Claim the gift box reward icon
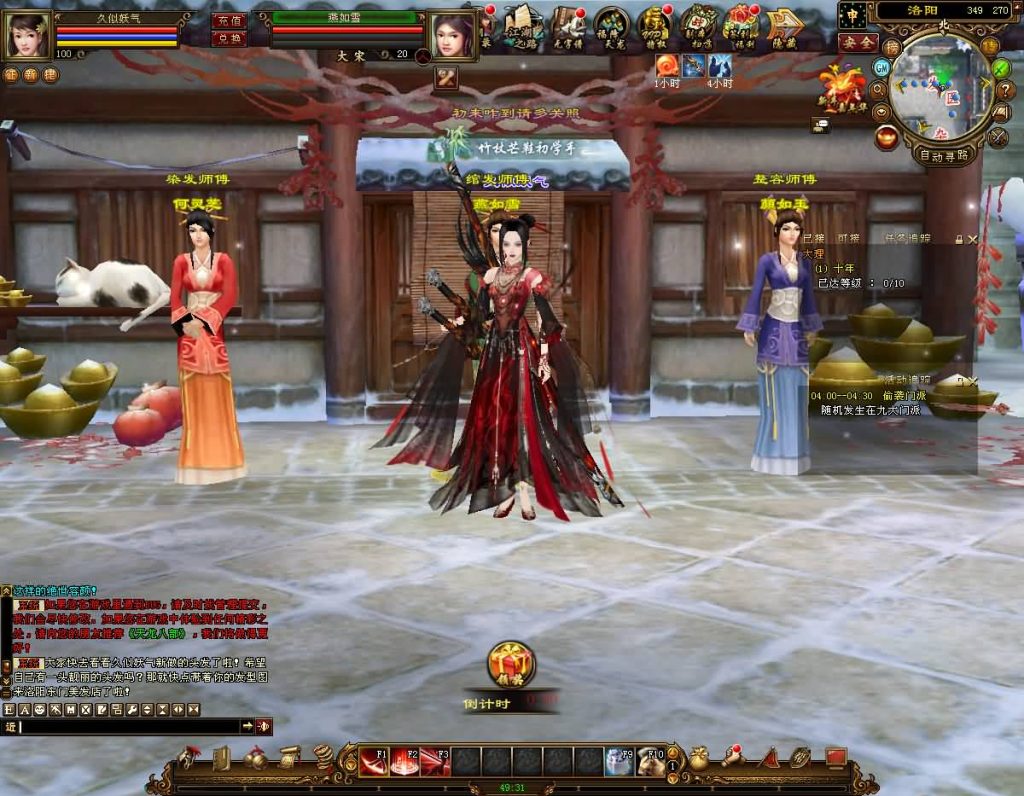This screenshot has height=796, width=1024. [511, 663]
